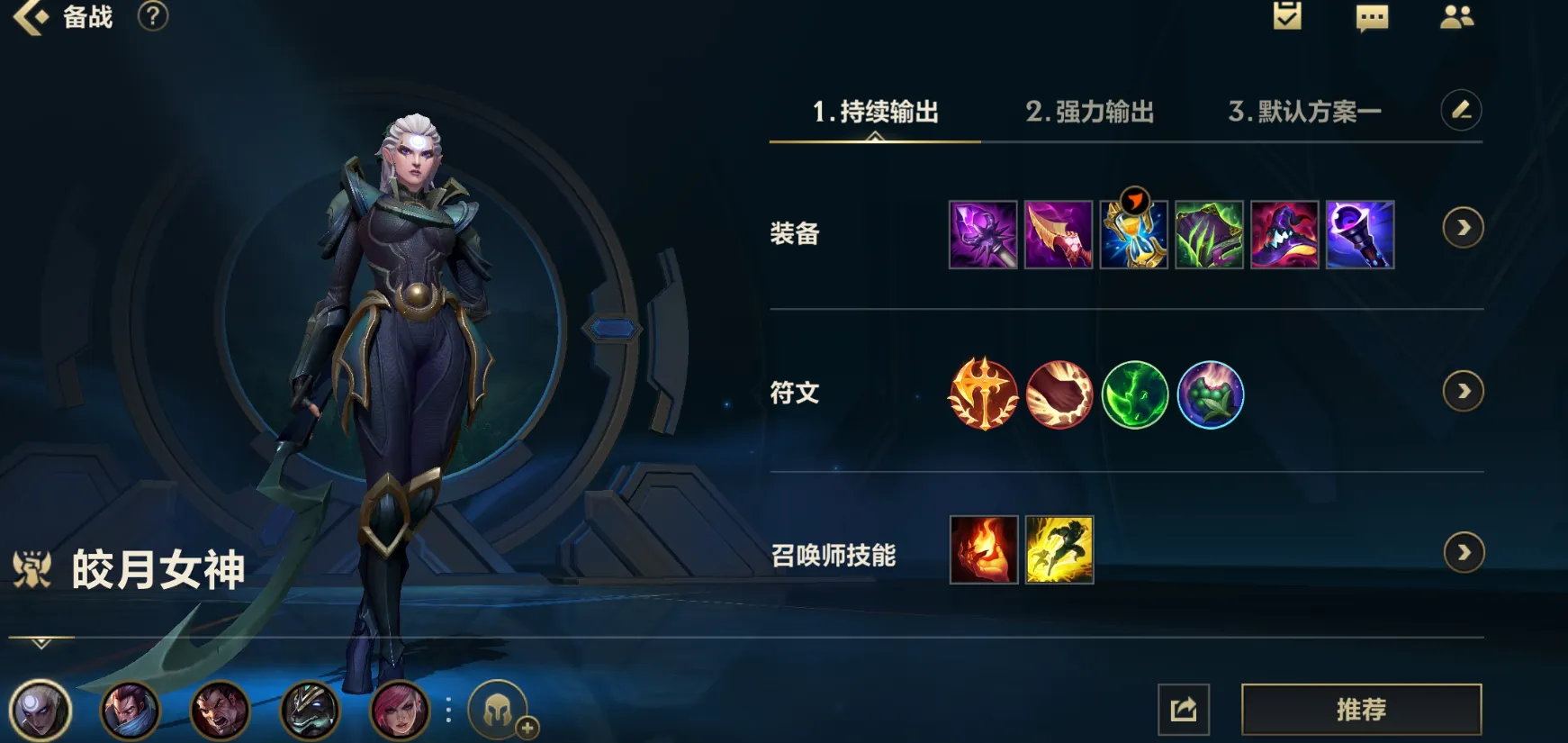Click the edit pencil icon beside the loadout tabs

(x=1462, y=110)
